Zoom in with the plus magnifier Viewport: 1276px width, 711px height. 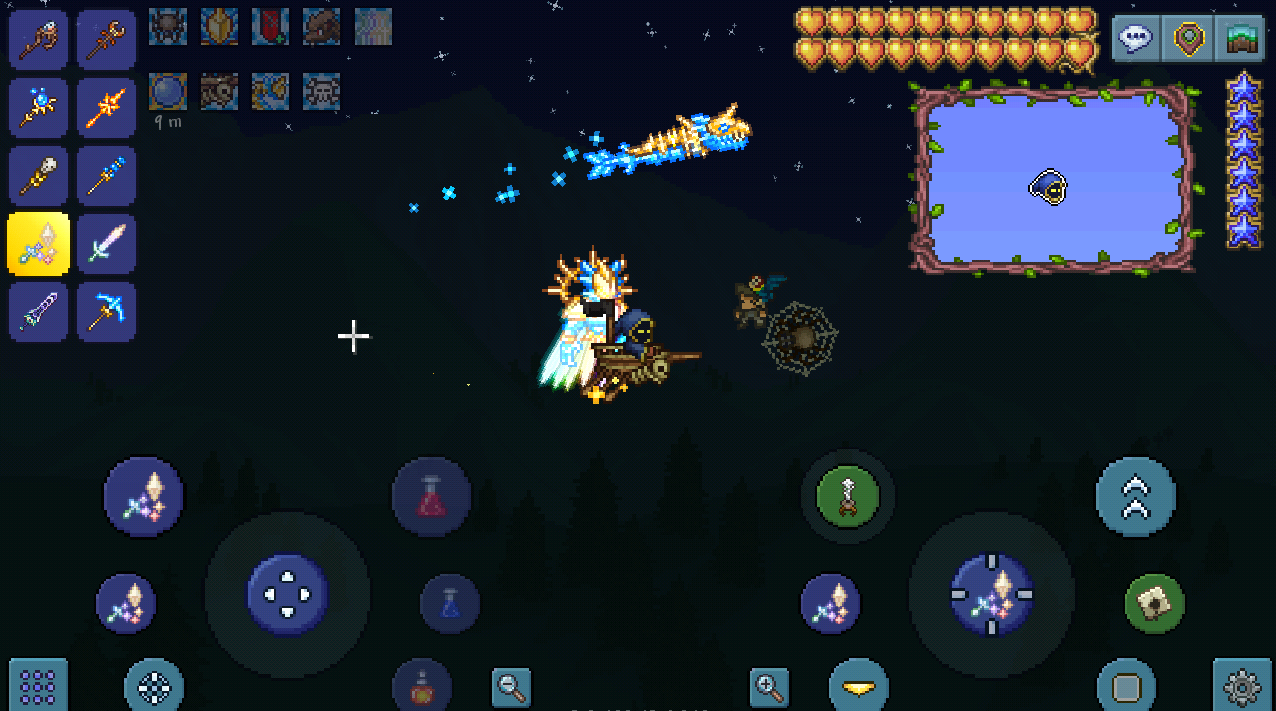click(x=769, y=687)
